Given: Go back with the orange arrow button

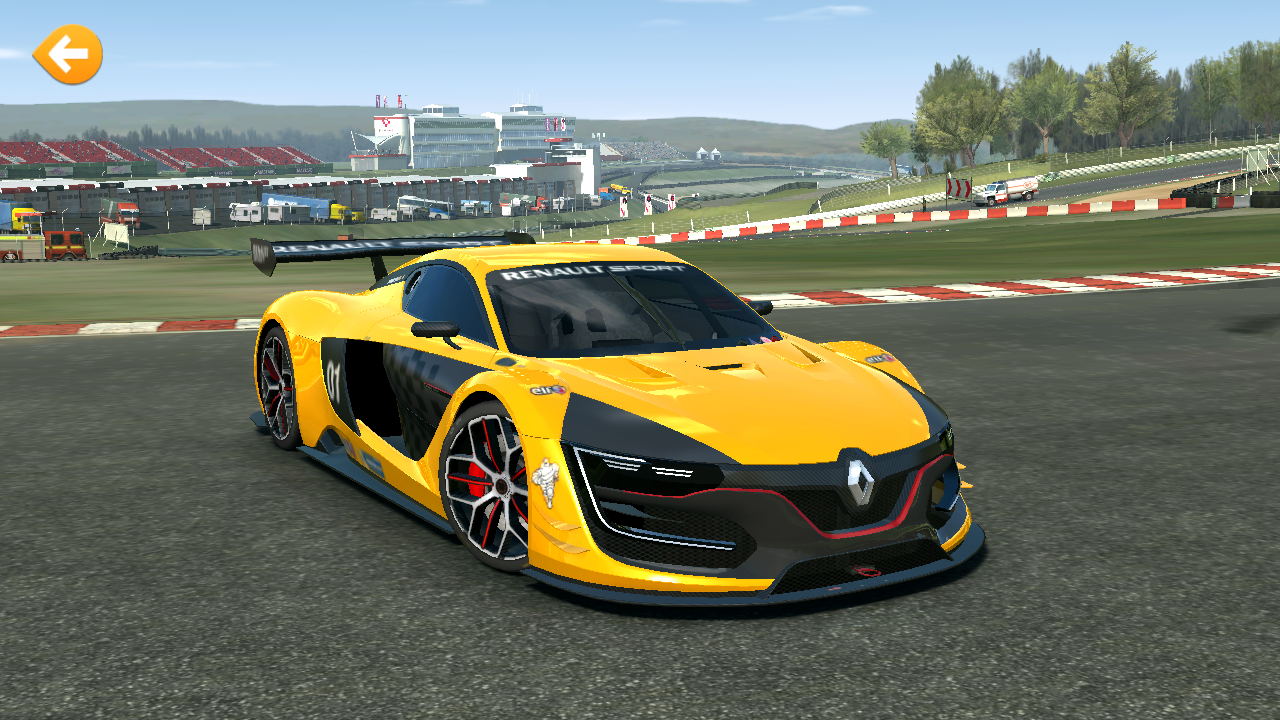Looking at the screenshot, I should pyautogui.click(x=68, y=54).
